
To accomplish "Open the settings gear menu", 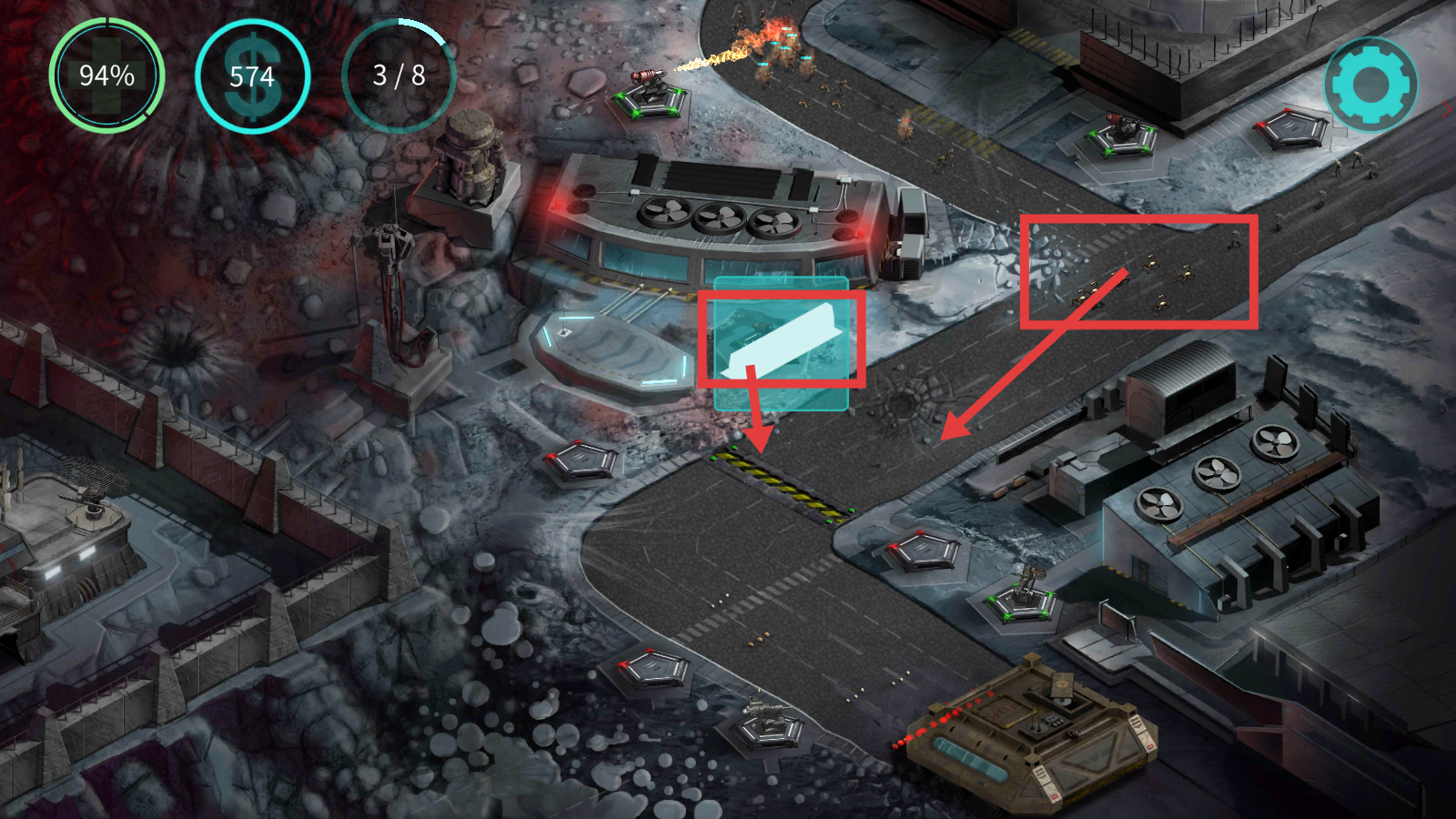I will [x=1370, y=84].
